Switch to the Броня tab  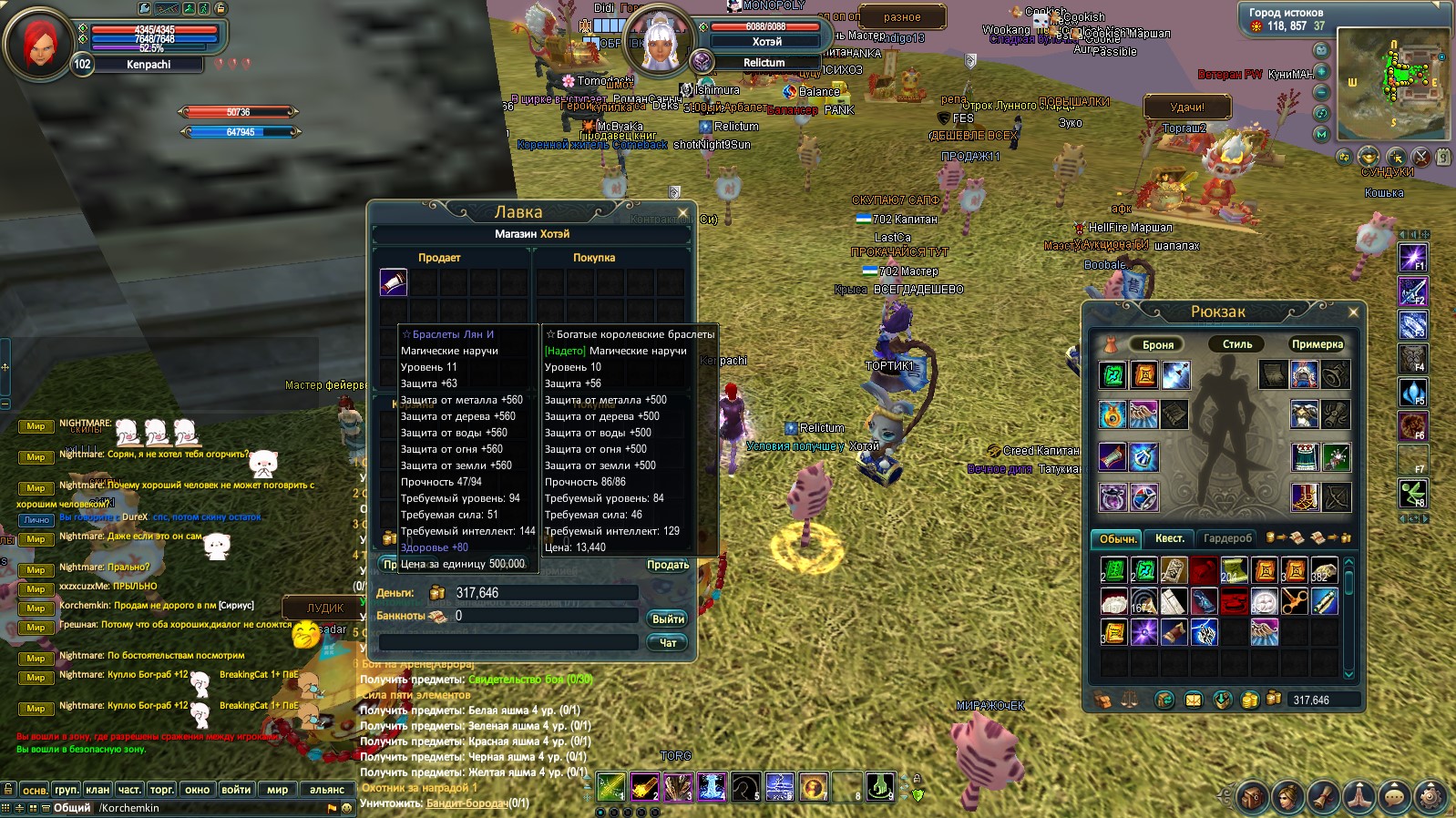(1157, 344)
